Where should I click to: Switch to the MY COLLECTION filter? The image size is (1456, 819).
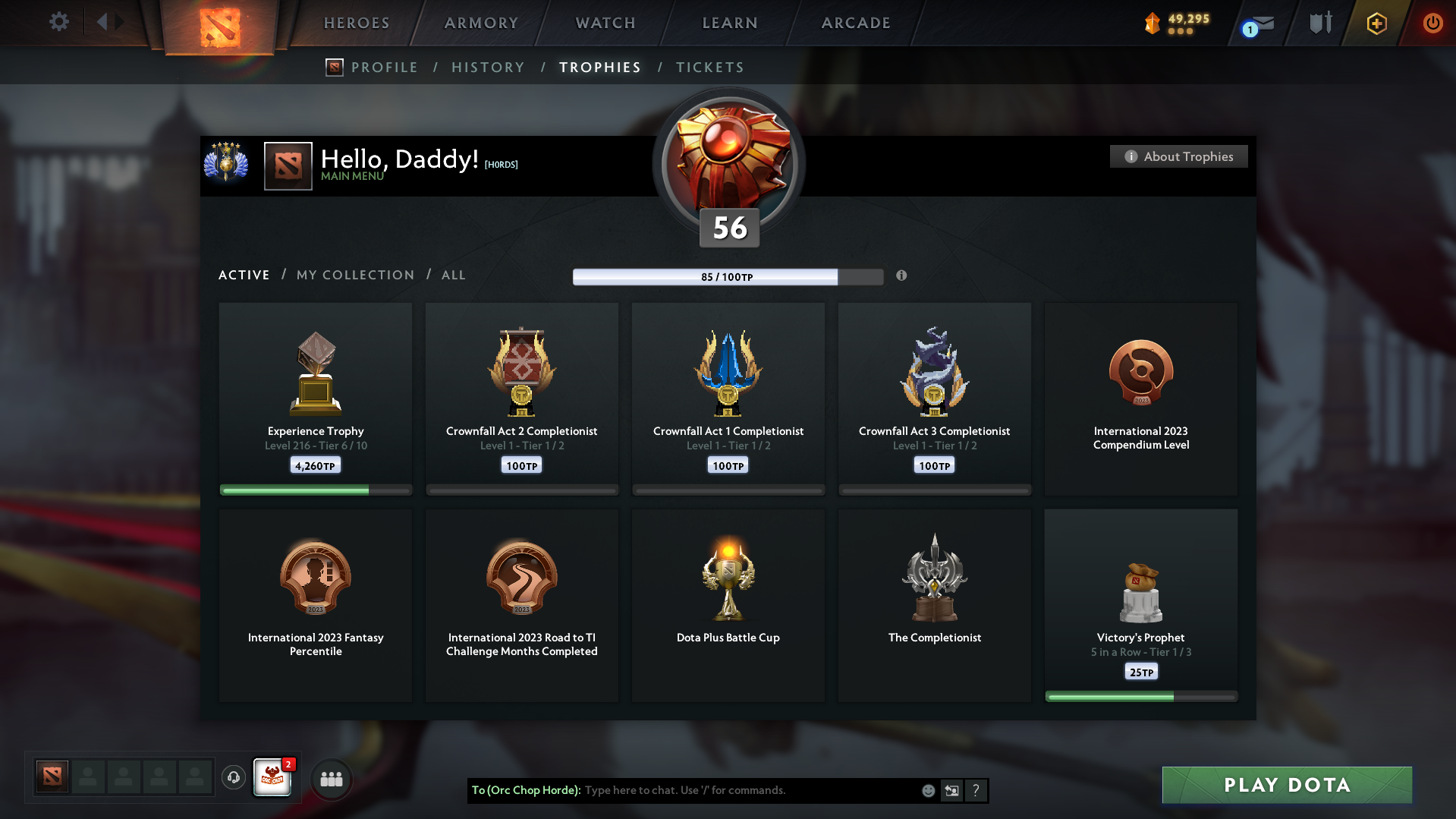click(x=354, y=275)
